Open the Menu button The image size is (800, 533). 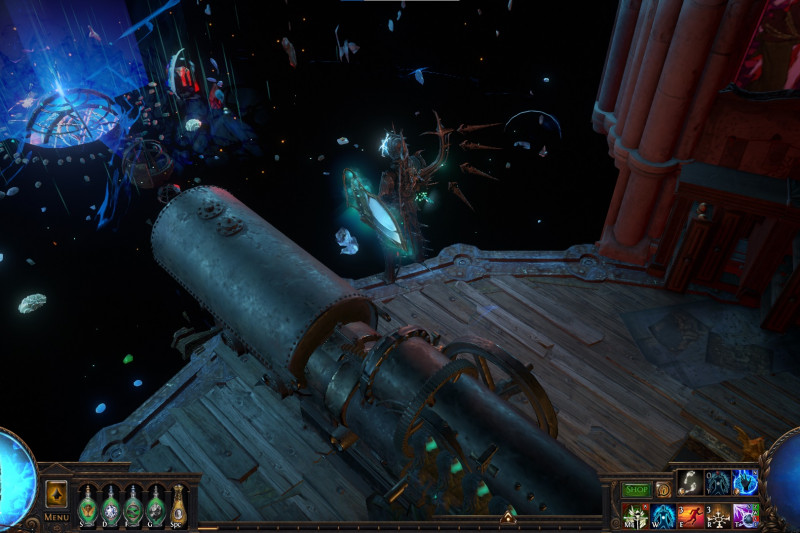[x=56, y=517]
